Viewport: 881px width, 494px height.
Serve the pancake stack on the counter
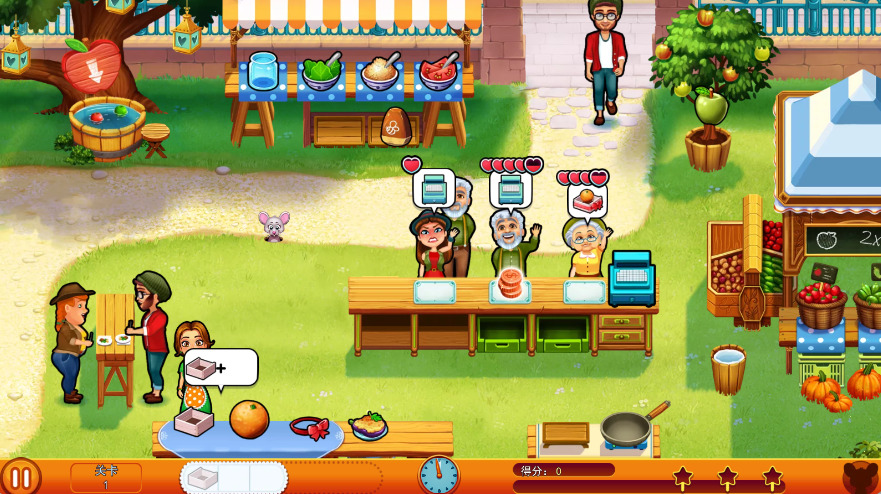tap(510, 285)
